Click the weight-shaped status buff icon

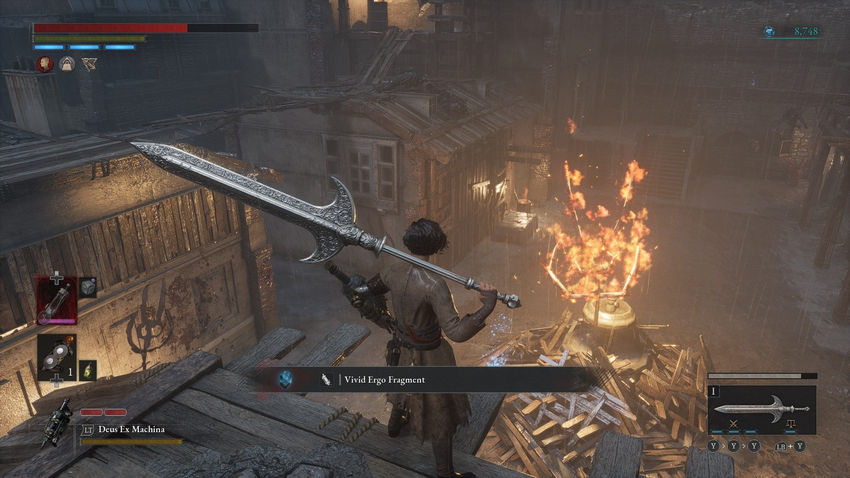click(x=67, y=64)
